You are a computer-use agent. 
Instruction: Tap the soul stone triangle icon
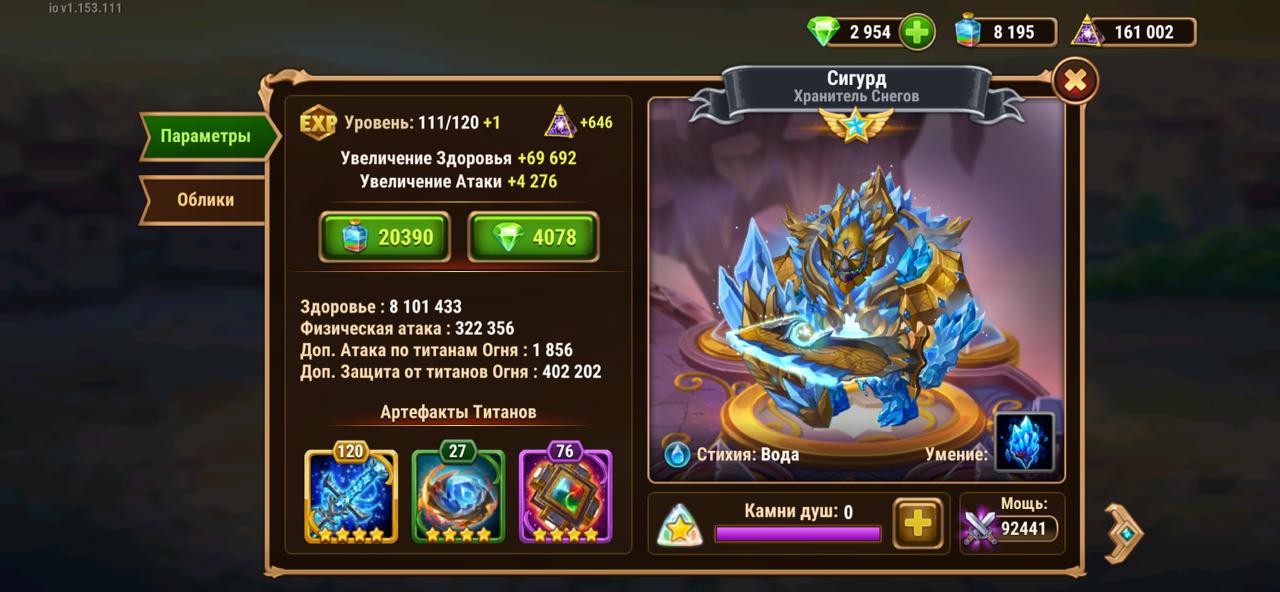[x=679, y=525]
